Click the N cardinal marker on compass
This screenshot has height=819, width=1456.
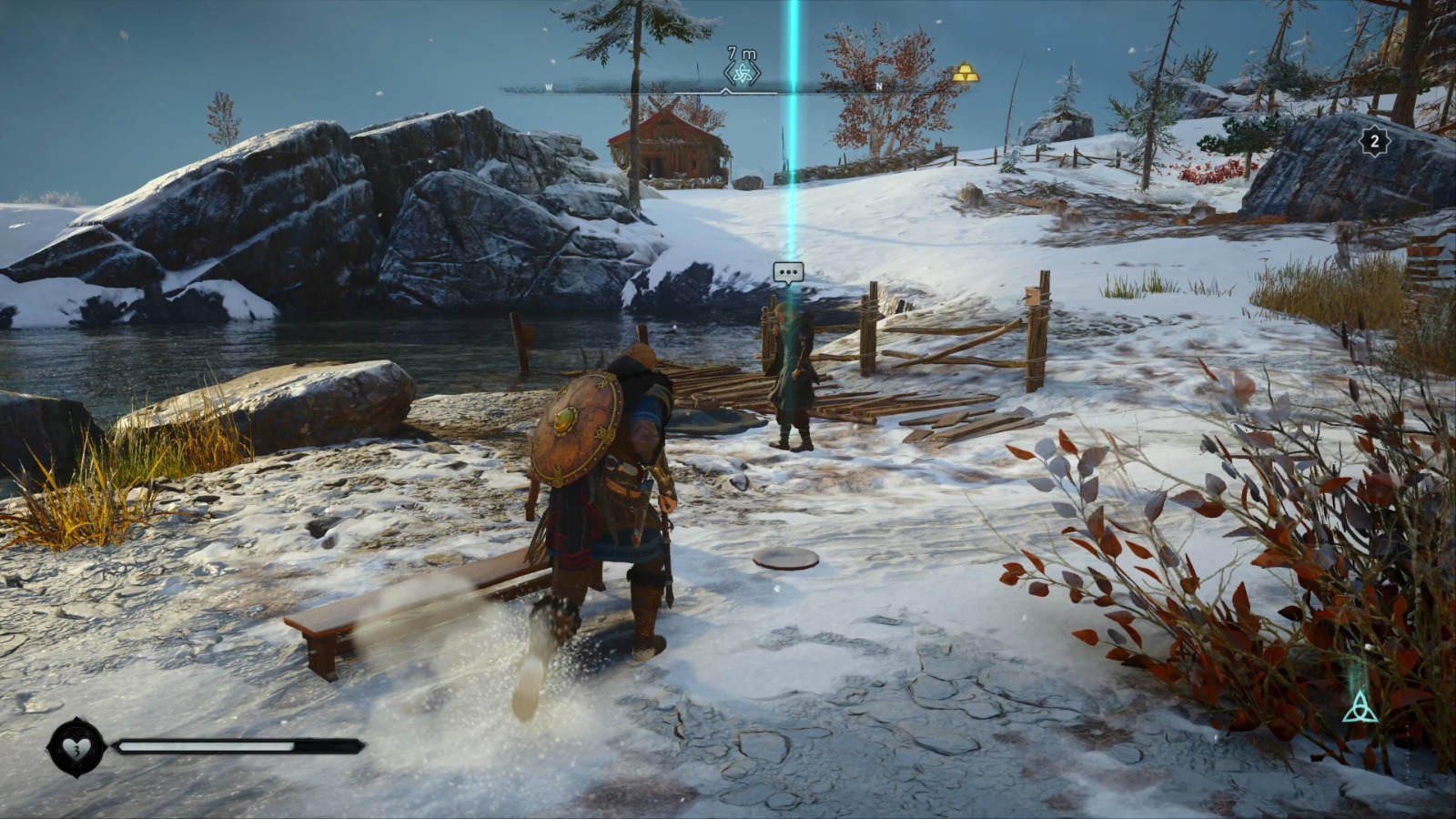878,86
